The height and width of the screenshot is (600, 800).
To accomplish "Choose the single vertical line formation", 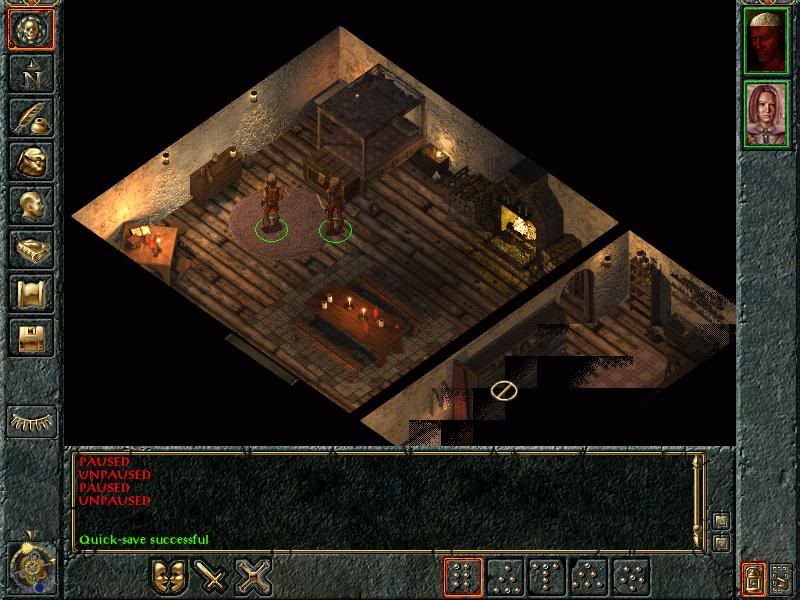I will pyautogui.click(x=547, y=577).
